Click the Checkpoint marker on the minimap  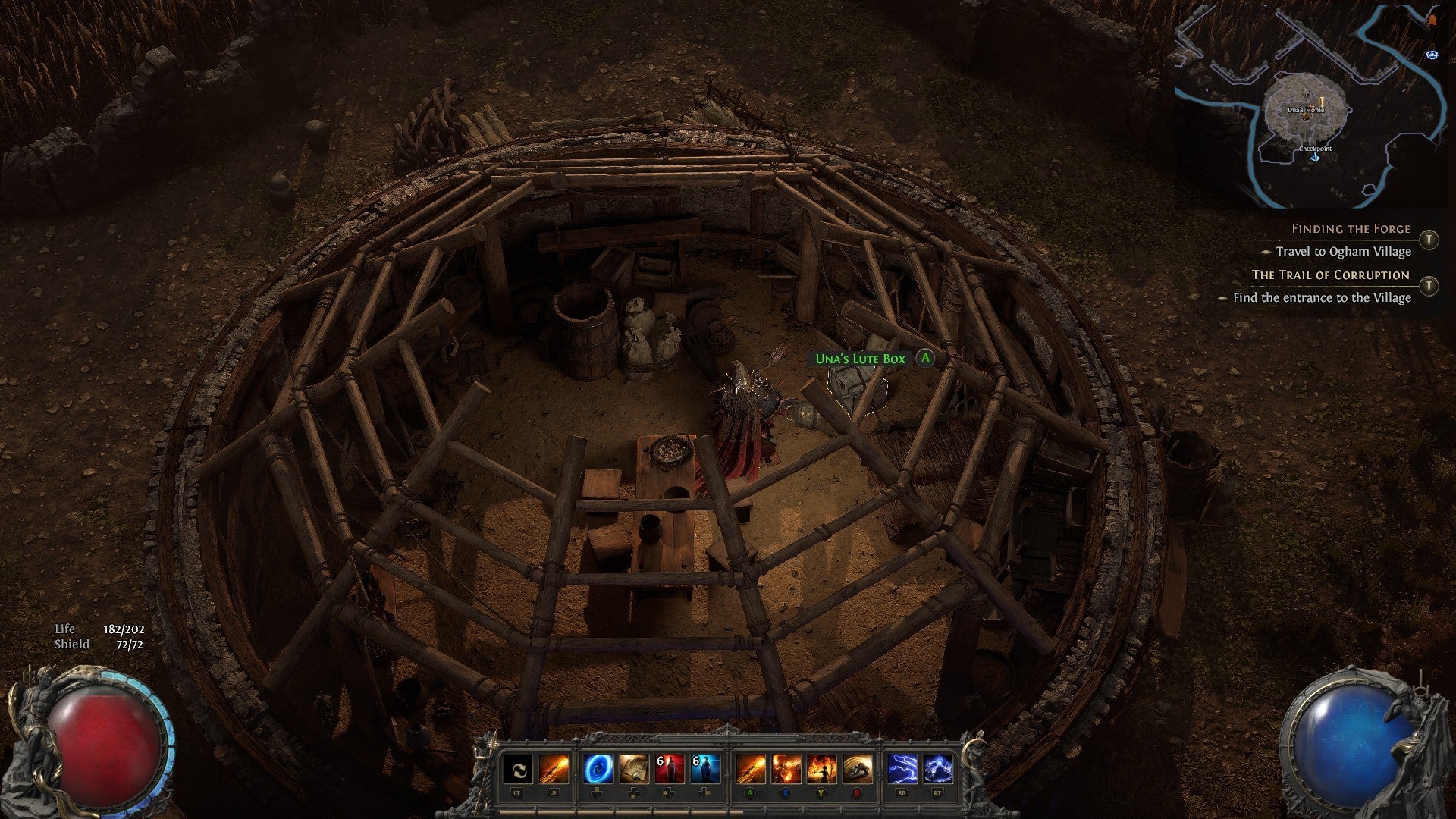1315,151
